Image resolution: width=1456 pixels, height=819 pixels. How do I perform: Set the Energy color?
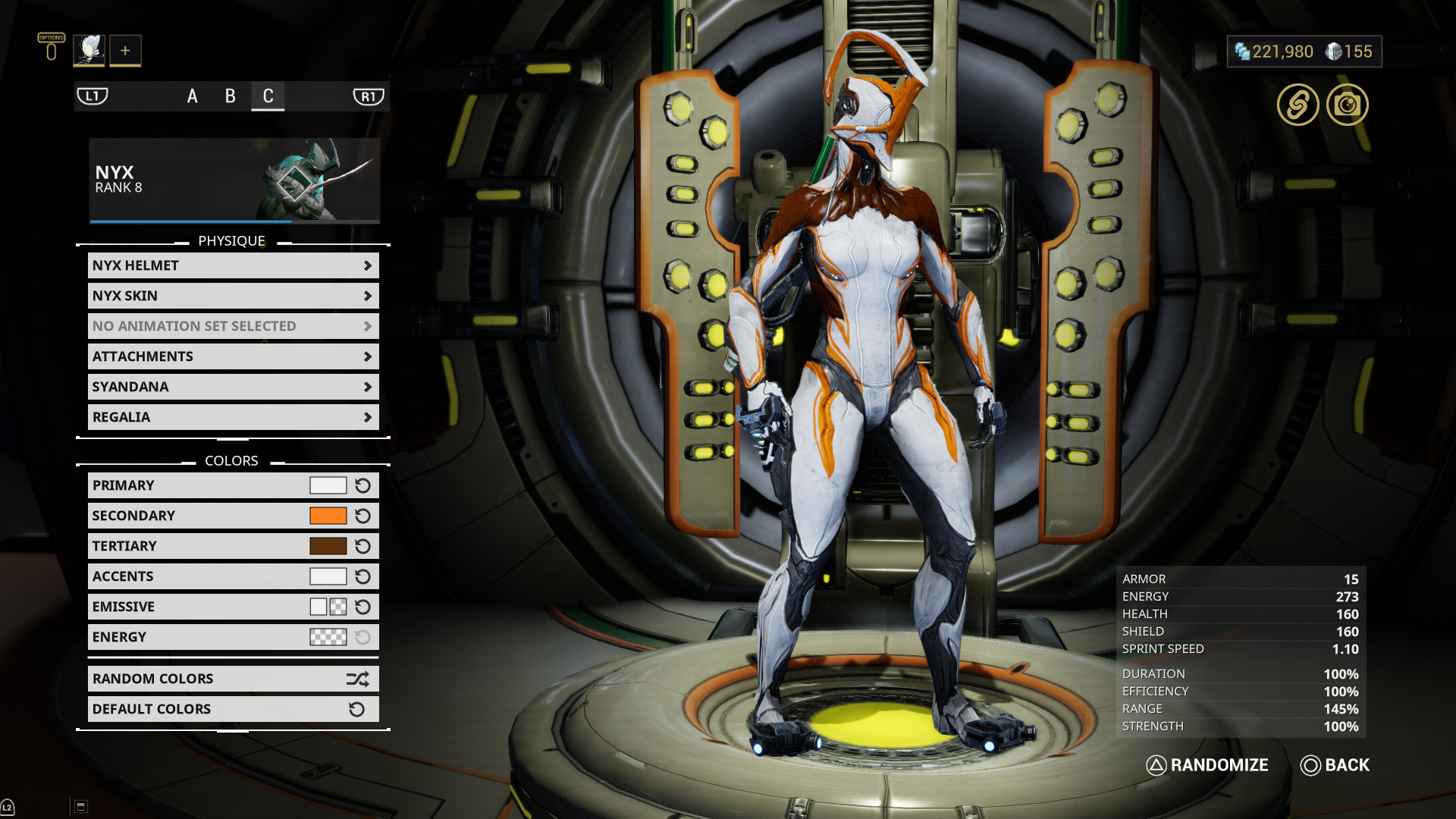coord(328,637)
